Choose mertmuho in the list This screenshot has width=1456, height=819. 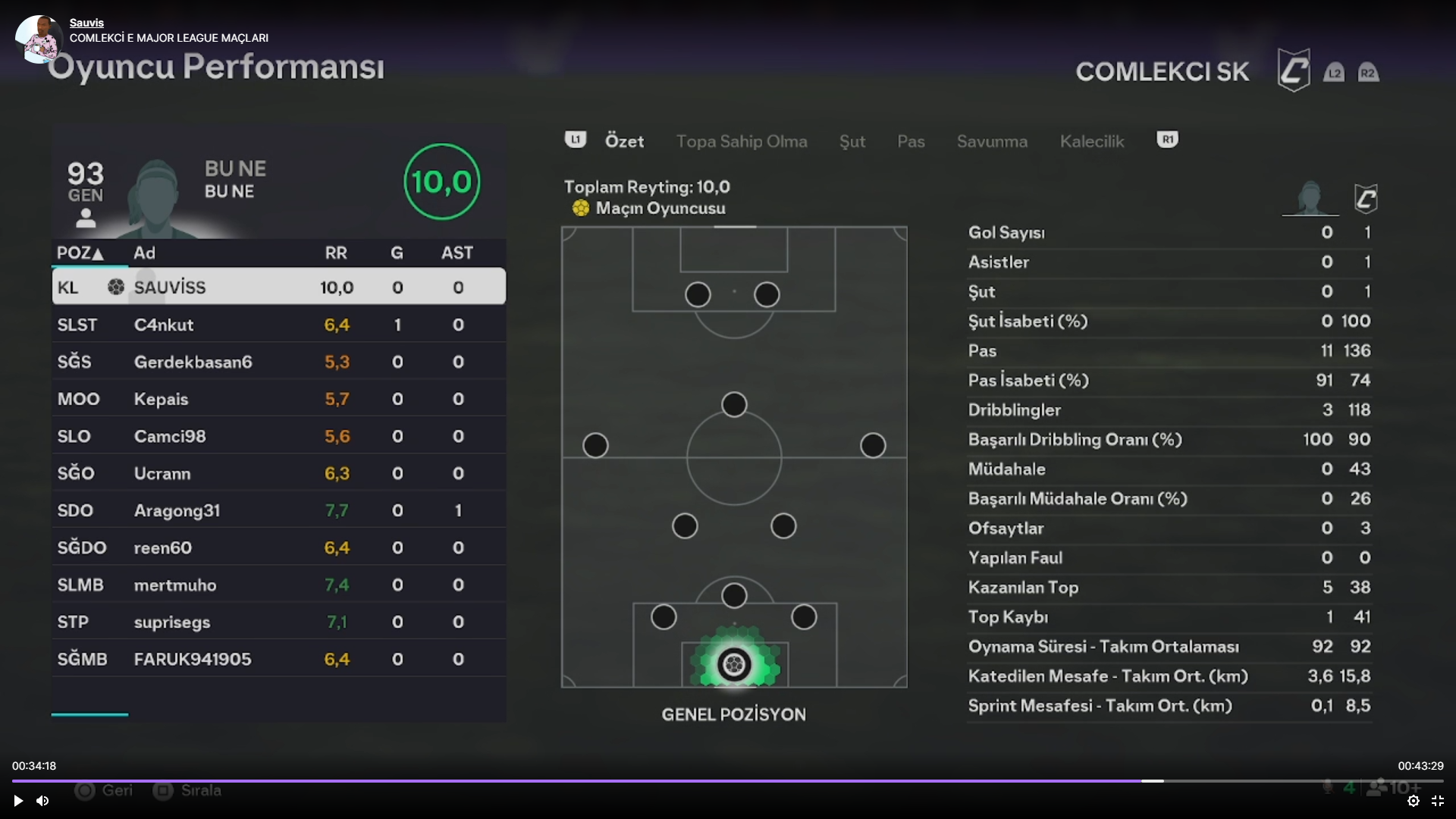click(x=278, y=585)
